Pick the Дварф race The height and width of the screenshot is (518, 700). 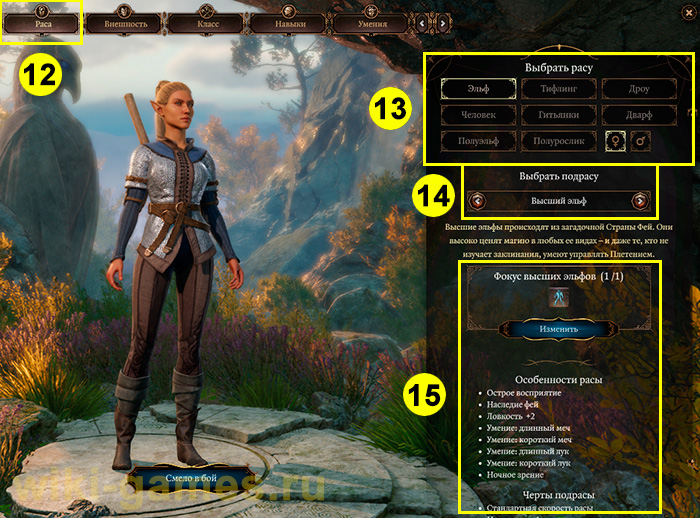pos(640,115)
